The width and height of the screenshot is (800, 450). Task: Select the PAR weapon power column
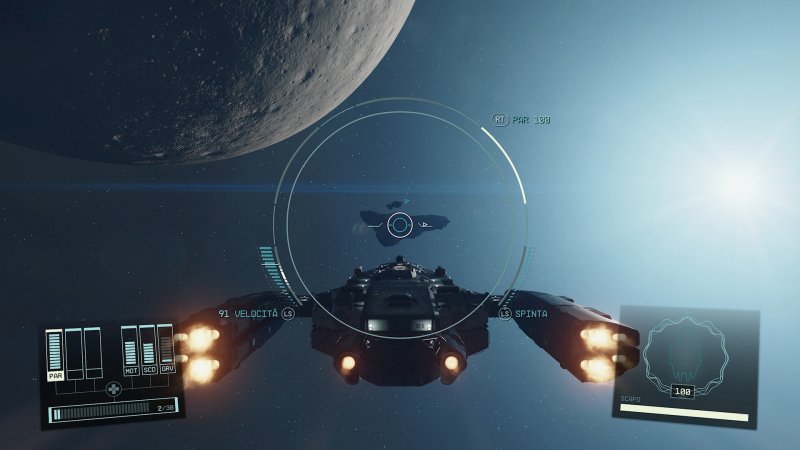click(x=55, y=355)
